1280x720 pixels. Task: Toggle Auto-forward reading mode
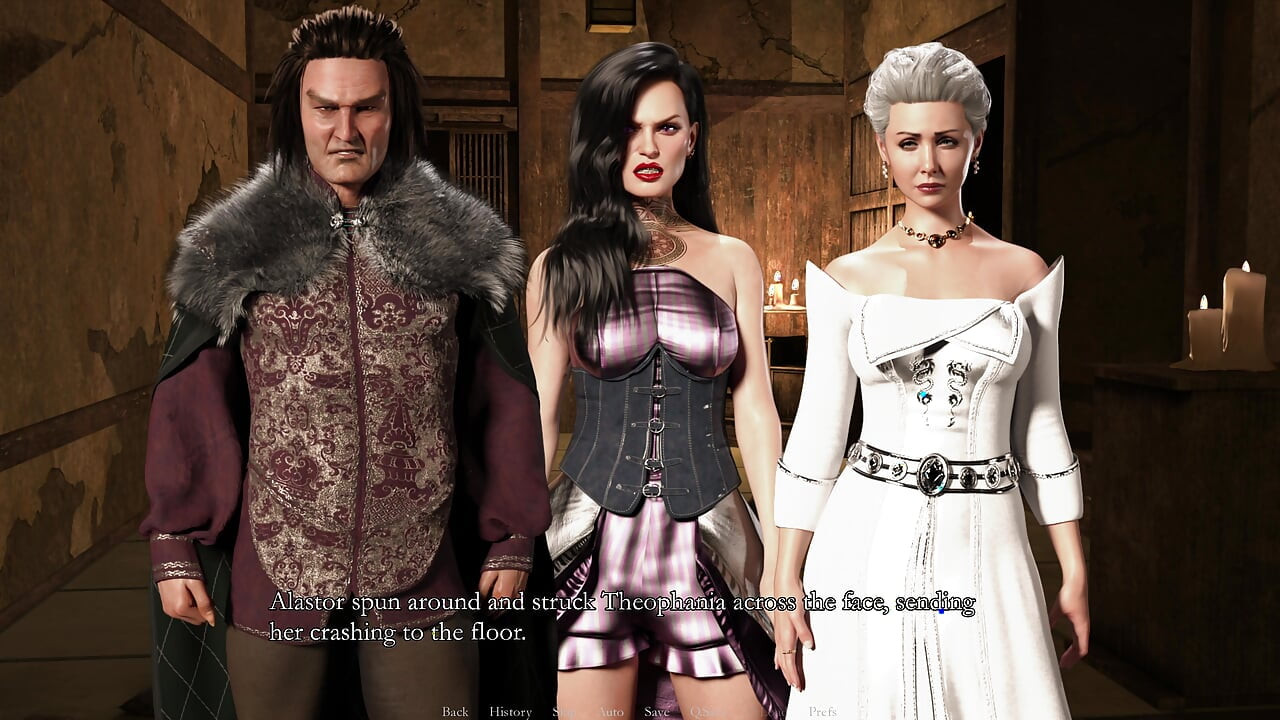pyautogui.click(x=609, y=711)
